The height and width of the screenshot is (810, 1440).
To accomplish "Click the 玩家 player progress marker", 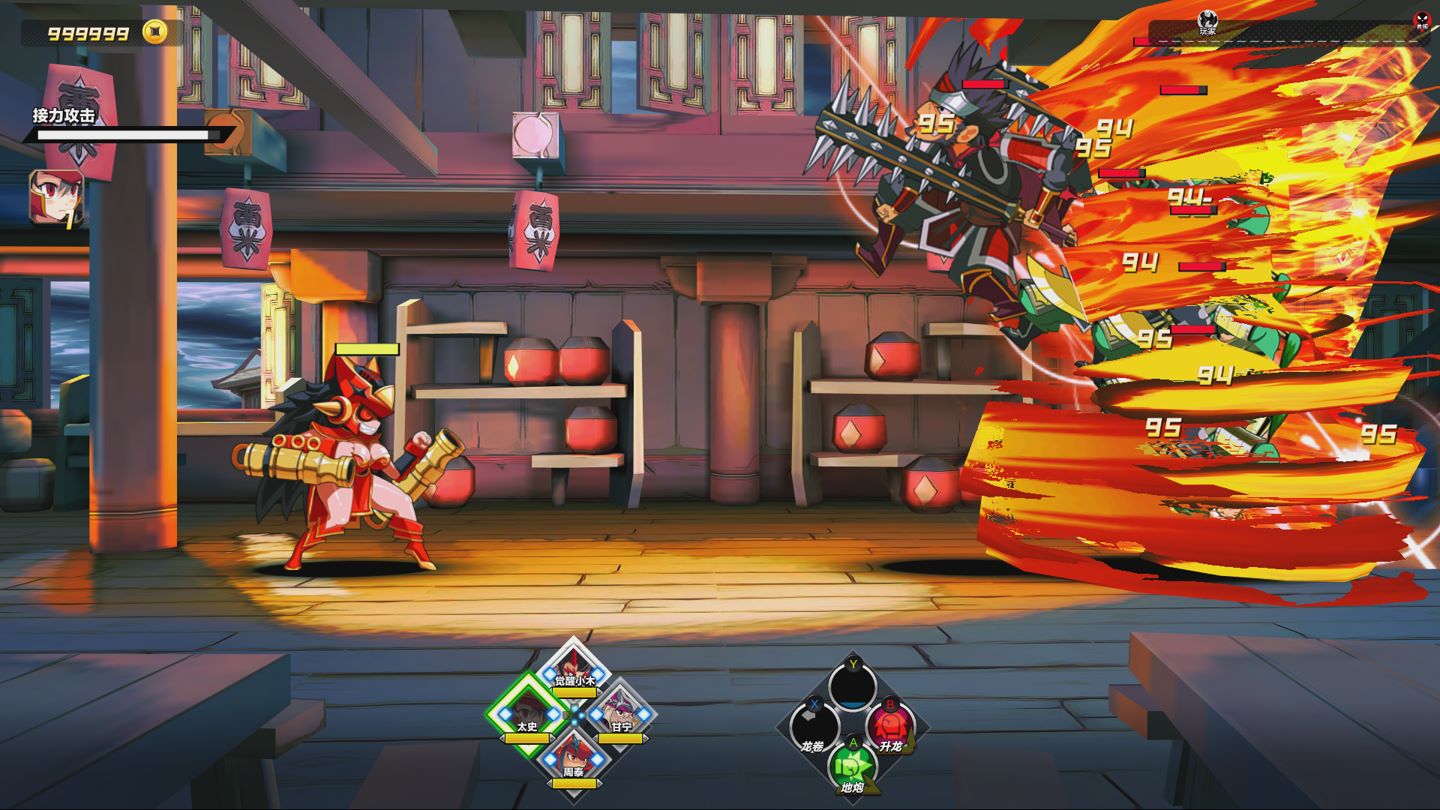I will (1208, 20).
